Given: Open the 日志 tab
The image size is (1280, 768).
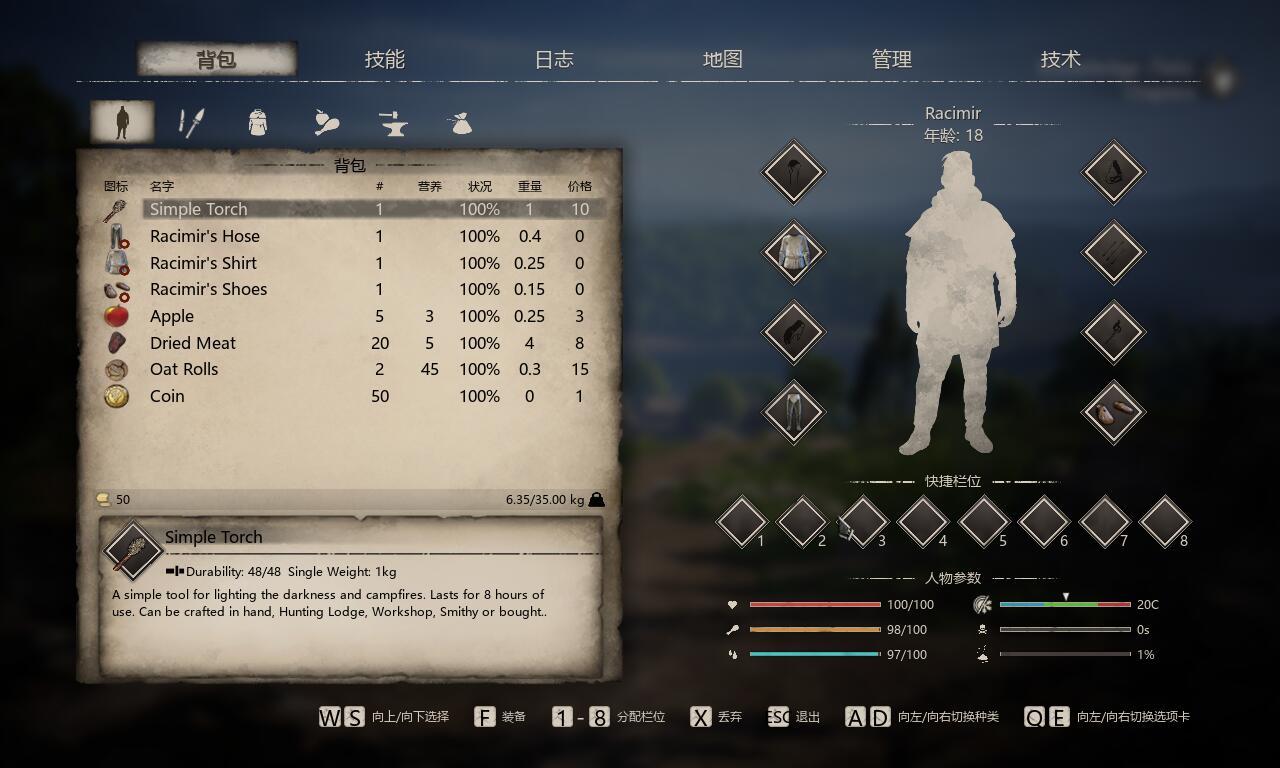Looking at the screenshot, I should (554, 59).
